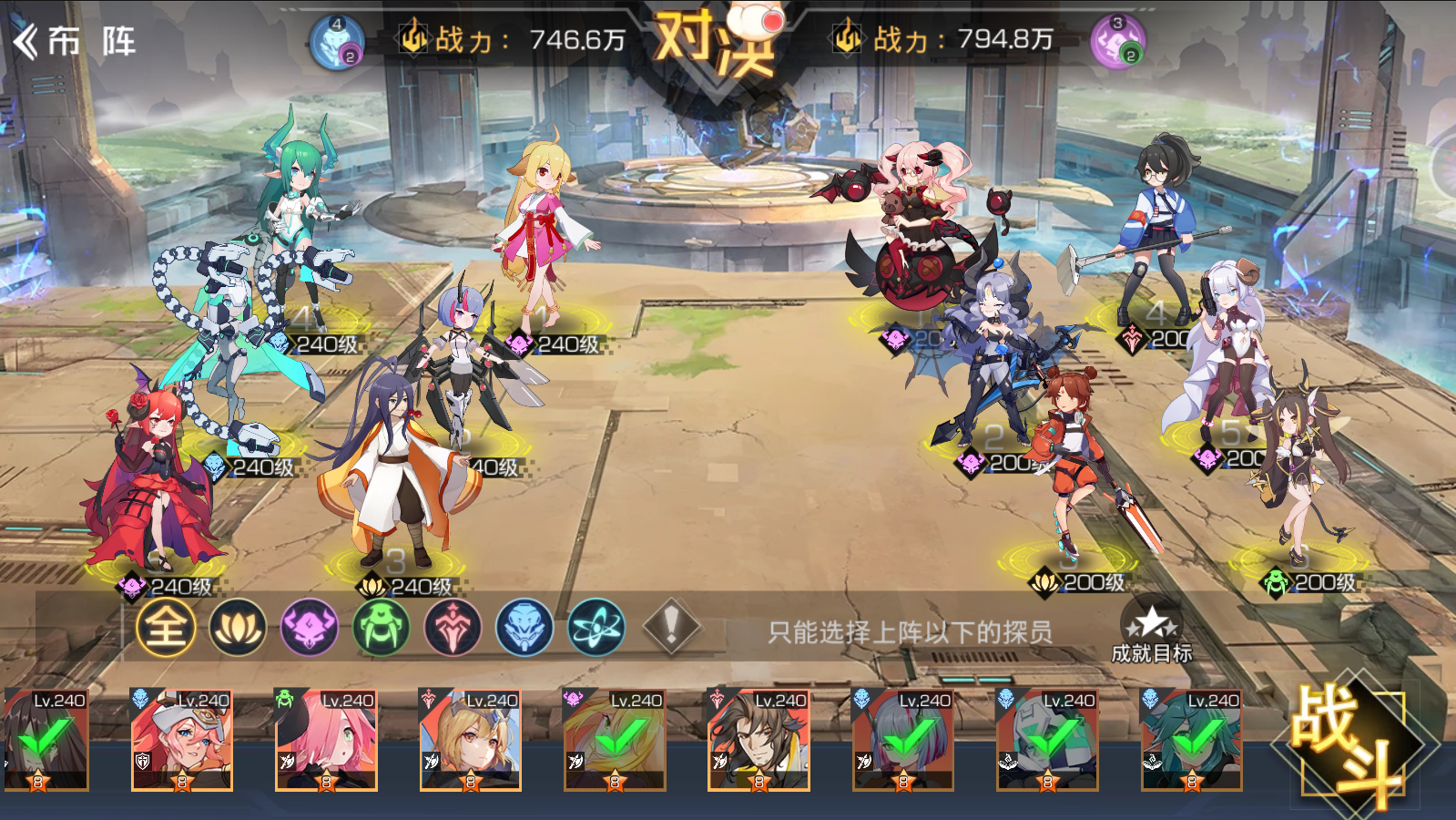Open 成就目标 achievement goals panel
The width and height of the screenshot is (1456, 820).
1152,631
